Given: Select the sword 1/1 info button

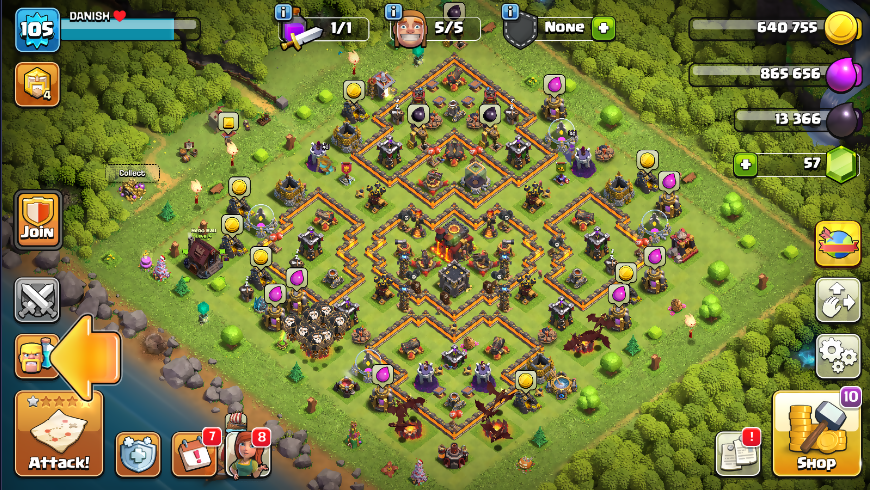Looking at the screenshot, I should pos(285,12).
